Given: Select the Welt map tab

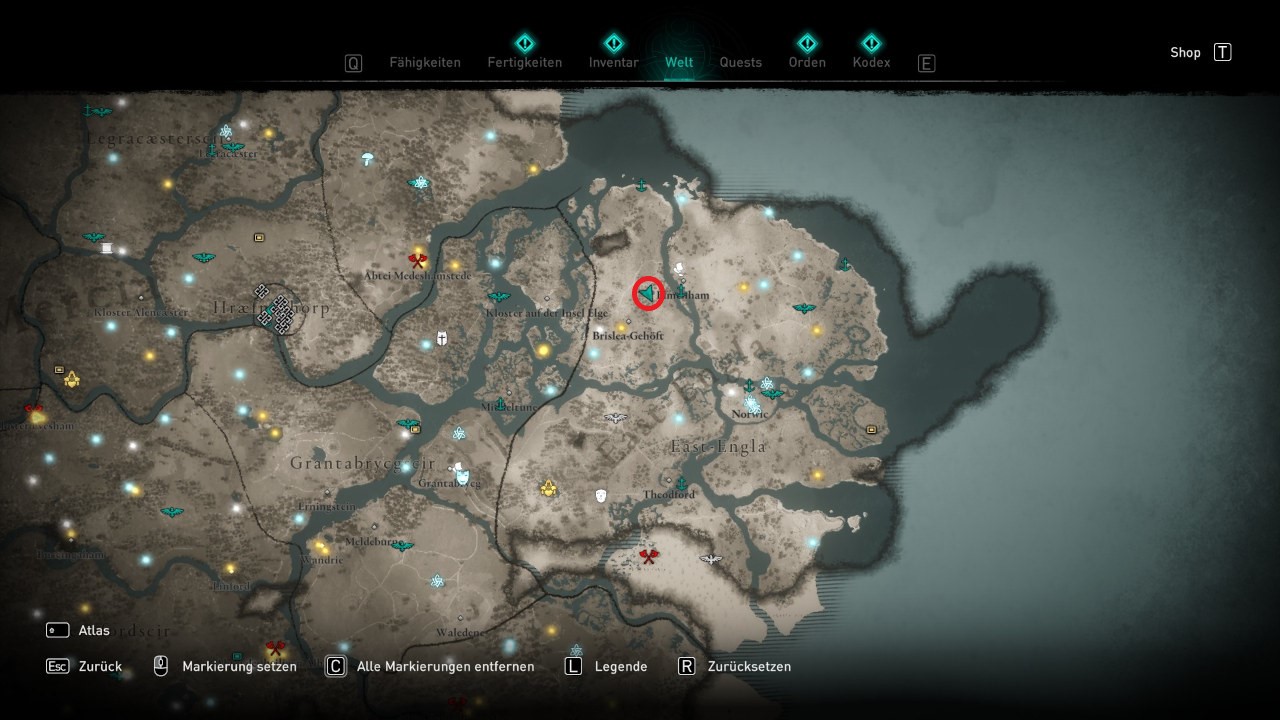Looking at the screenshot, I should click(679, 62).
